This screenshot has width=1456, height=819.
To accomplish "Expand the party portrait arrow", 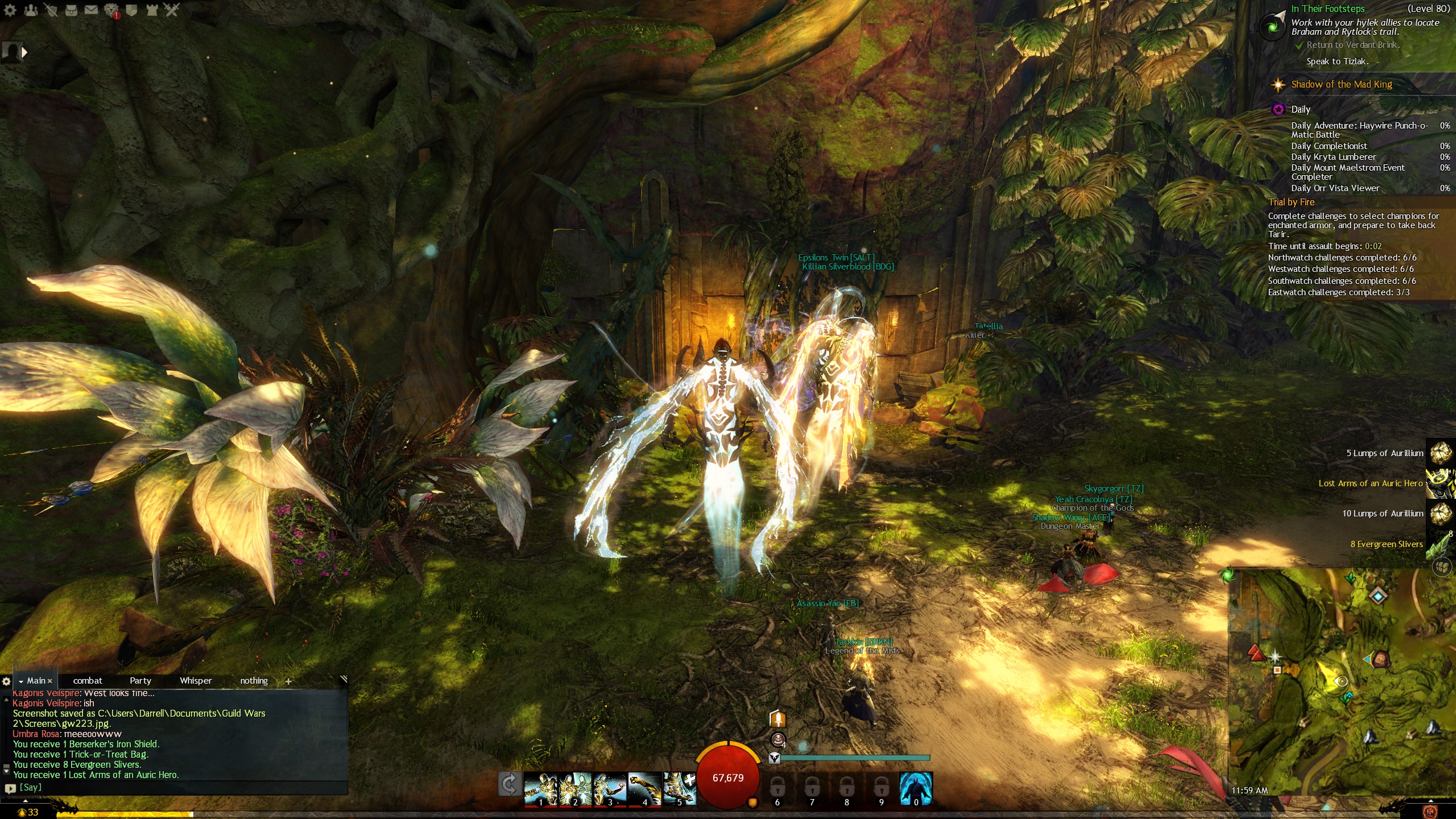I will [24, 52].
